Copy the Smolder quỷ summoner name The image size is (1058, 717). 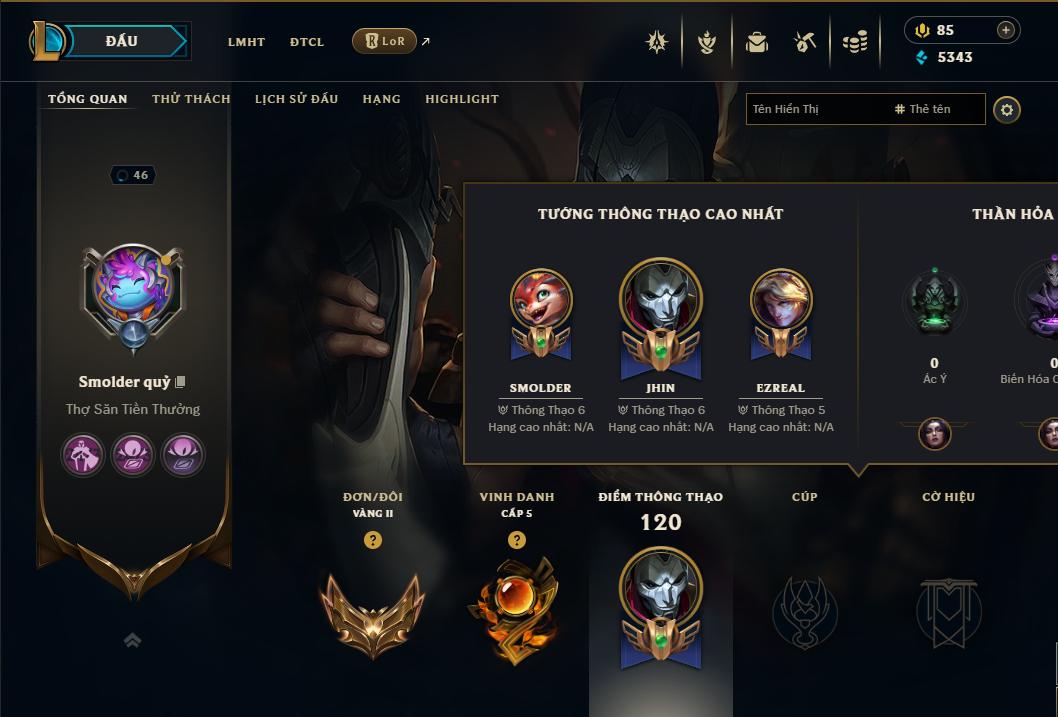[x=181, y=382]
